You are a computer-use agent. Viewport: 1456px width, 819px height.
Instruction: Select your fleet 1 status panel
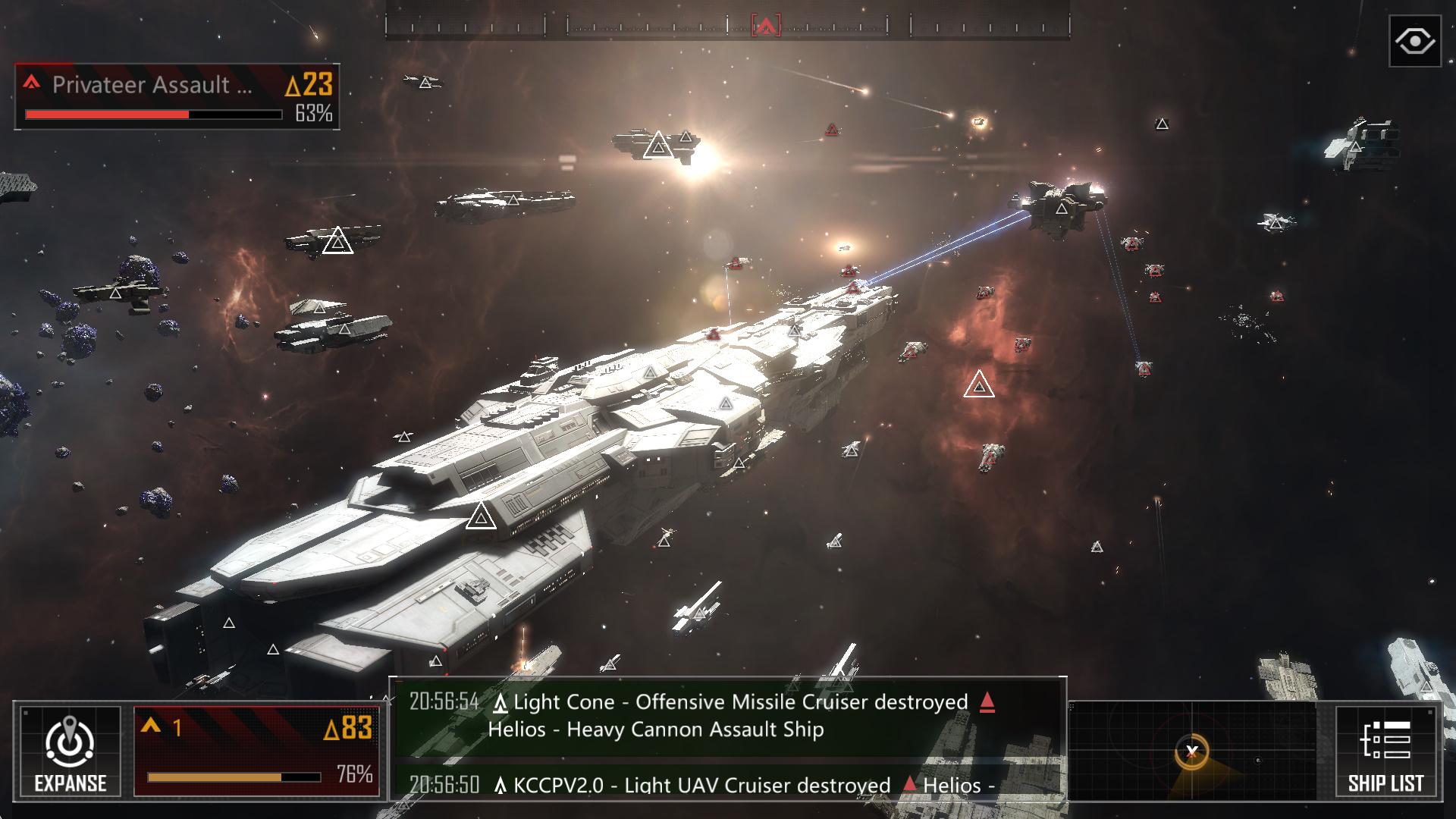256,751
